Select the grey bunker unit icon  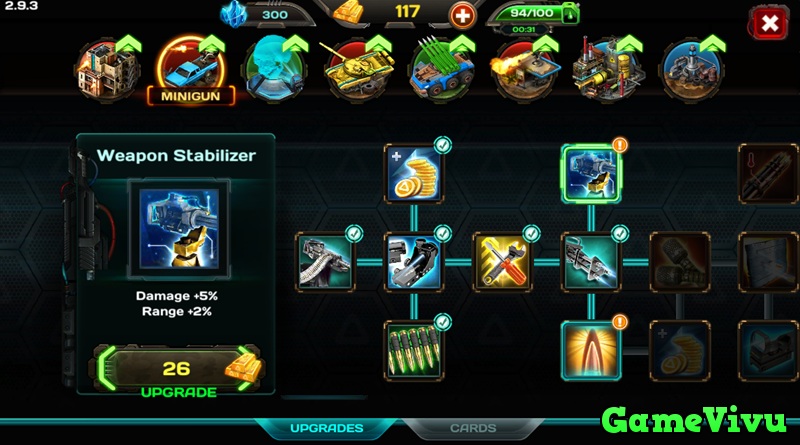click(689, 67)
